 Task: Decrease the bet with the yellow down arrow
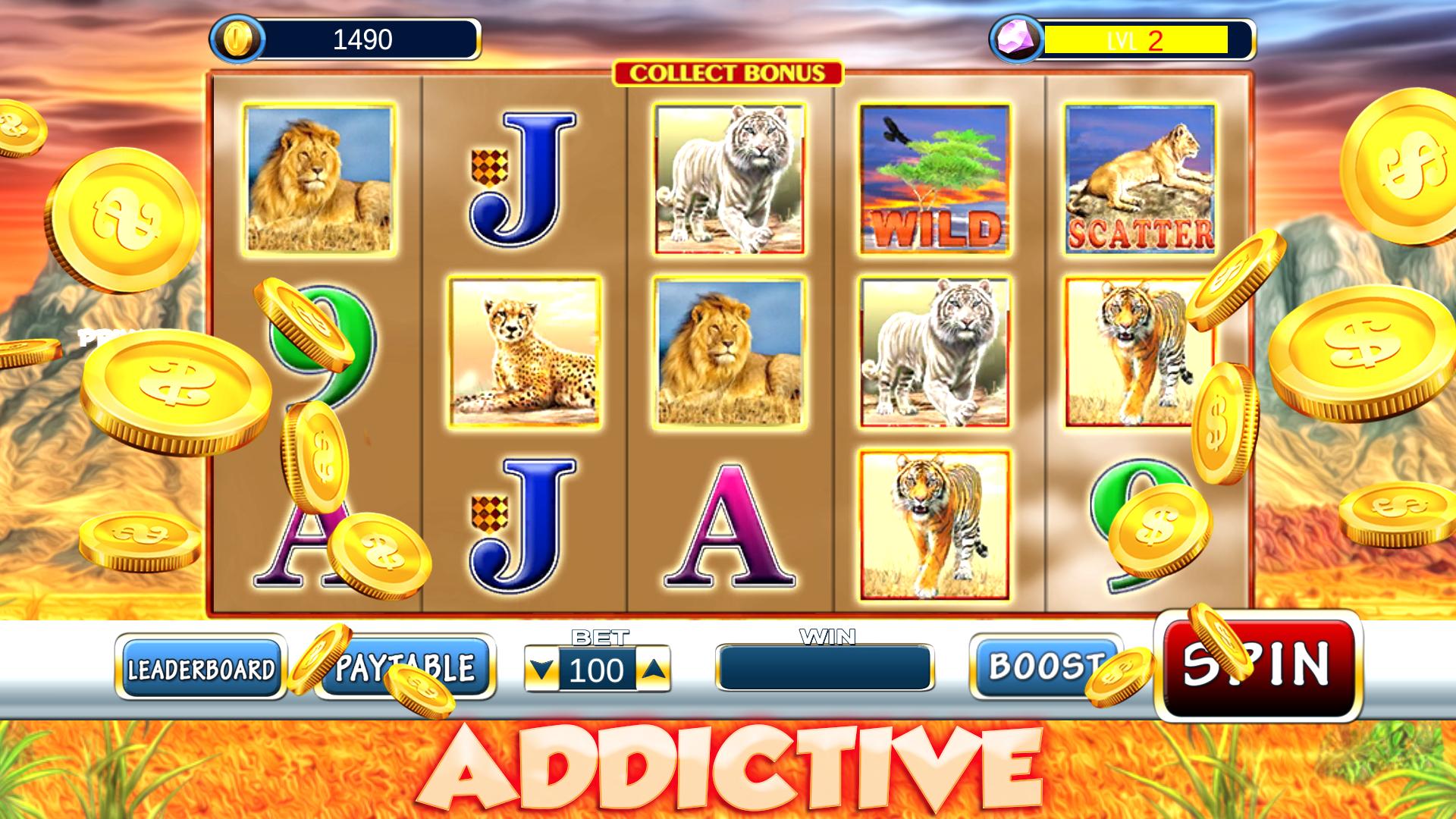542,669
